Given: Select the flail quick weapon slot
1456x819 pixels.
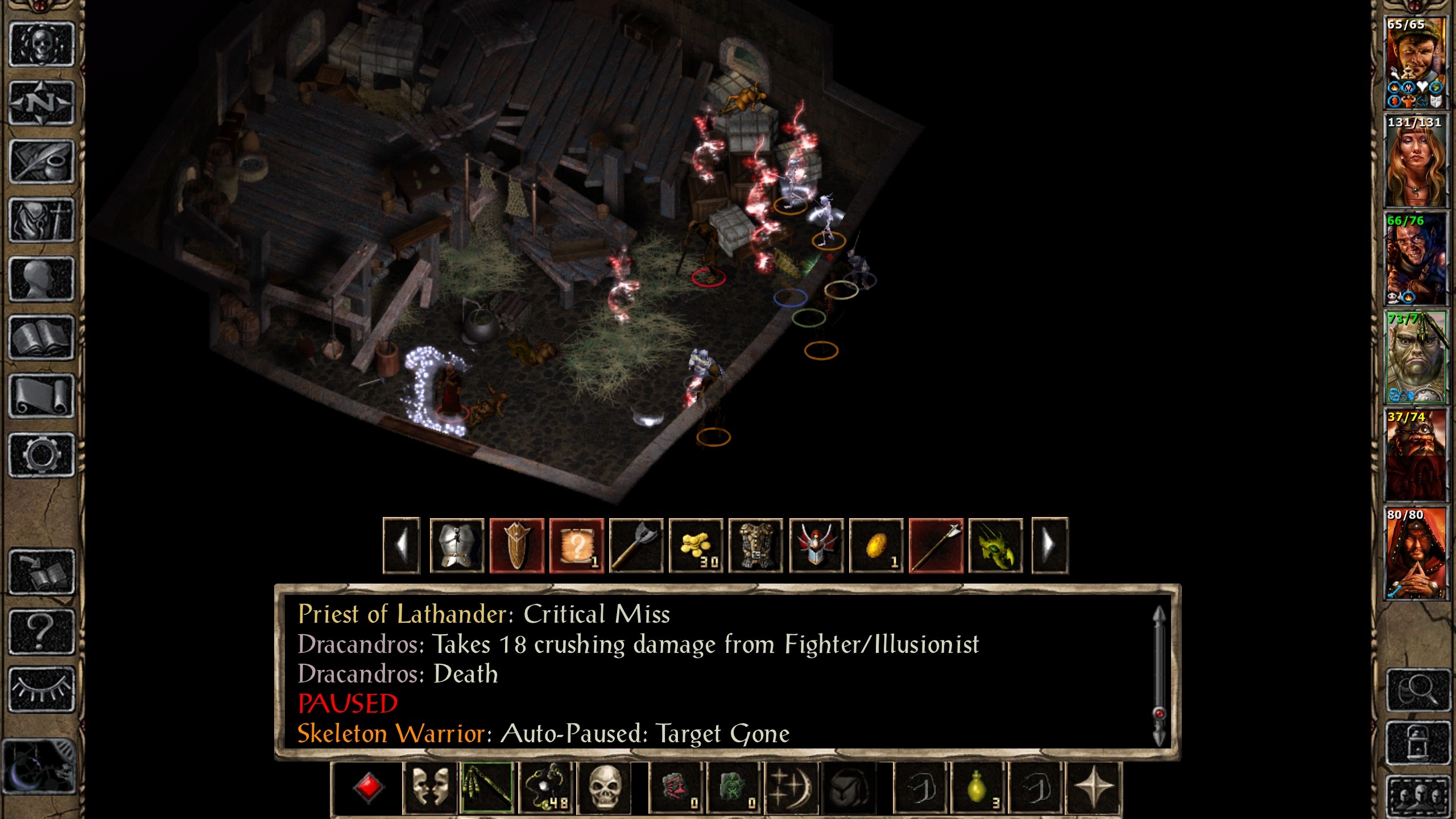Looking at the screenshot, I should (487, 788).
